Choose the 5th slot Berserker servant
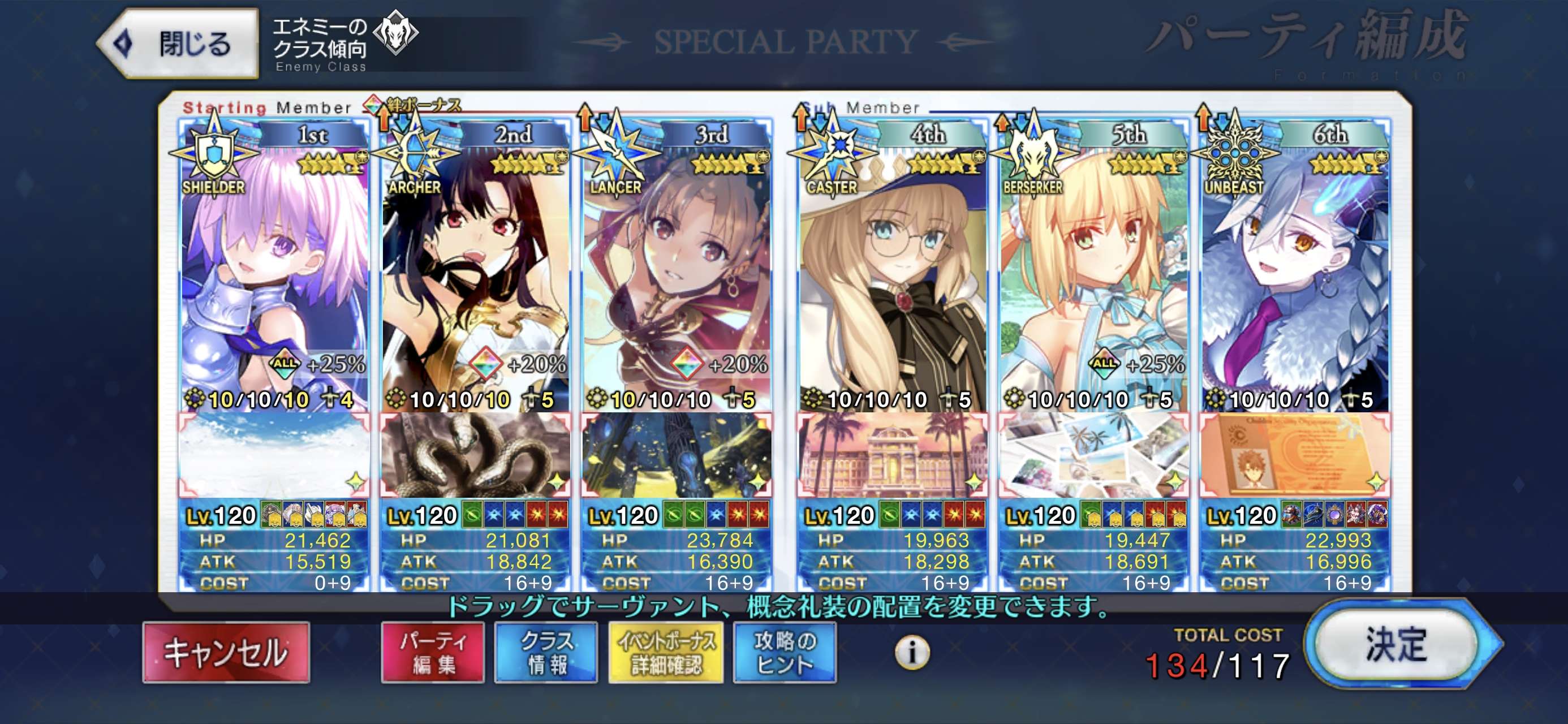Image resolution: width=1568 pixels, height=724 pixels. [1094, 268]
